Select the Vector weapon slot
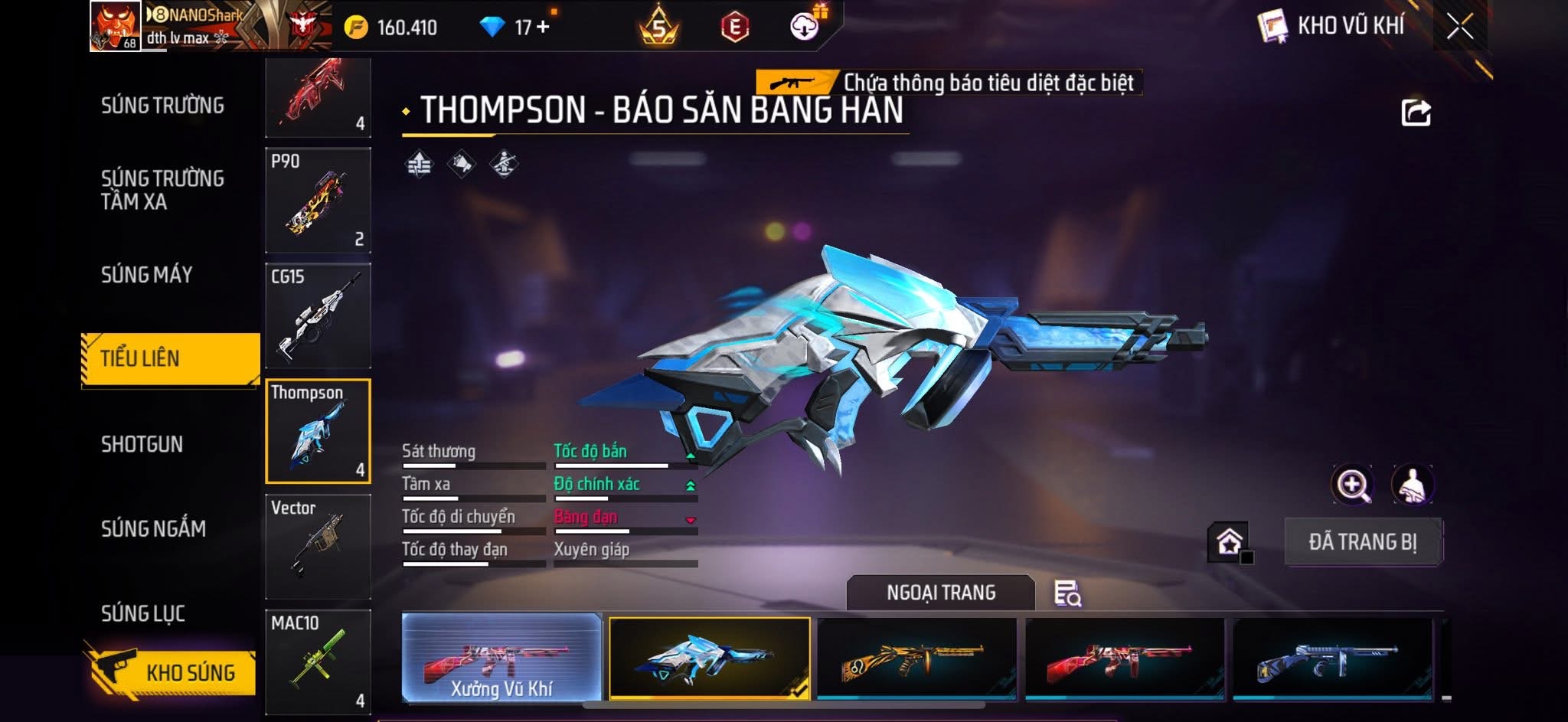The height and width of the screenshot is (722, 1568). [318, 546]
